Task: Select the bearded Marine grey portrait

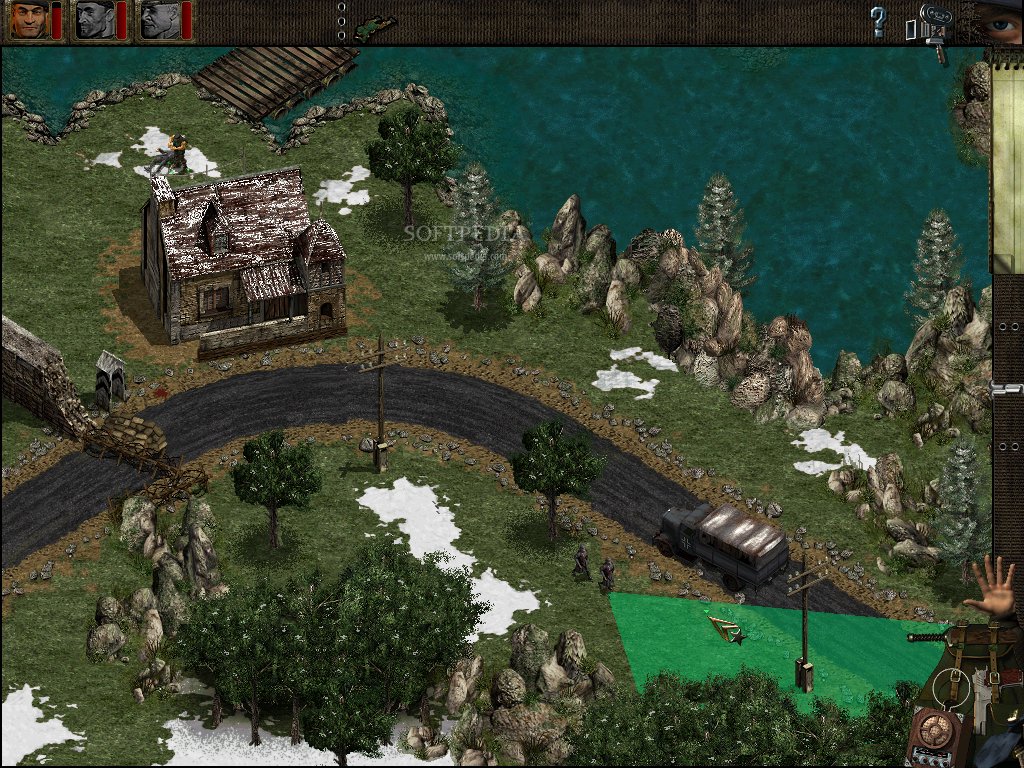Action: click(95, 20)
